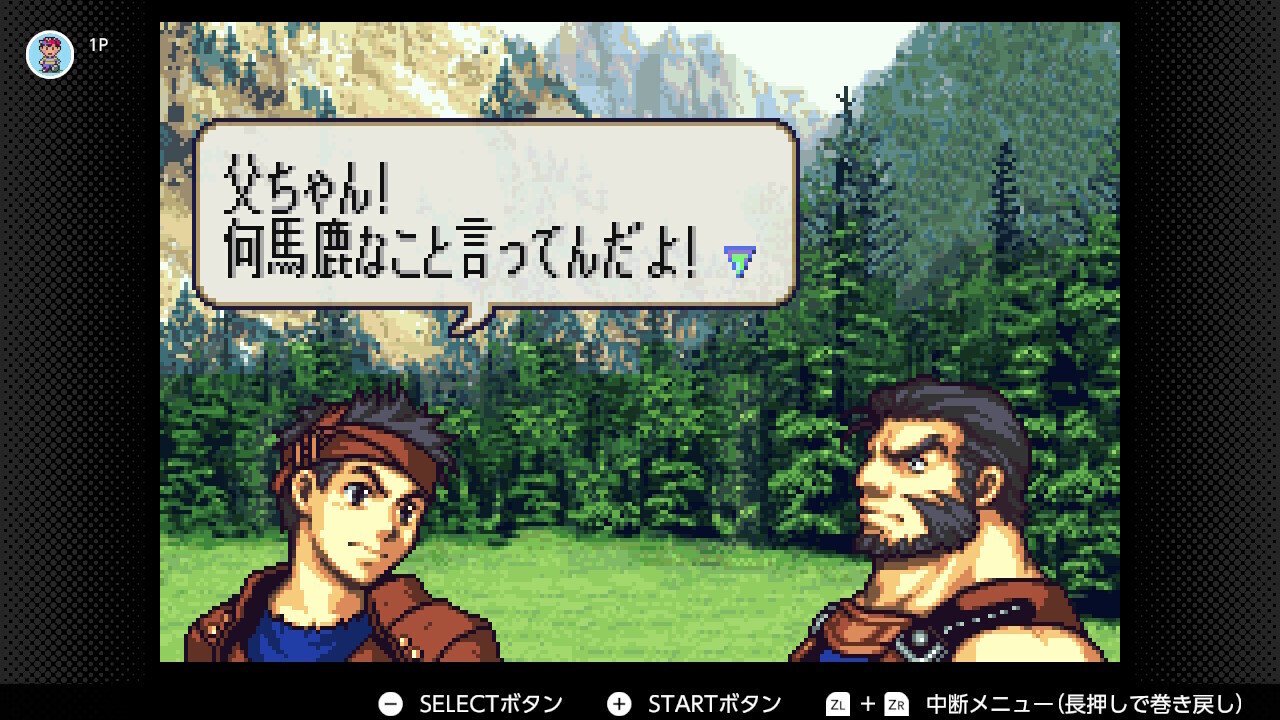Click the blue dialogue-advance triangle indicator
1280x720 pixels.
pyautogui.click(x=742, y=259)
